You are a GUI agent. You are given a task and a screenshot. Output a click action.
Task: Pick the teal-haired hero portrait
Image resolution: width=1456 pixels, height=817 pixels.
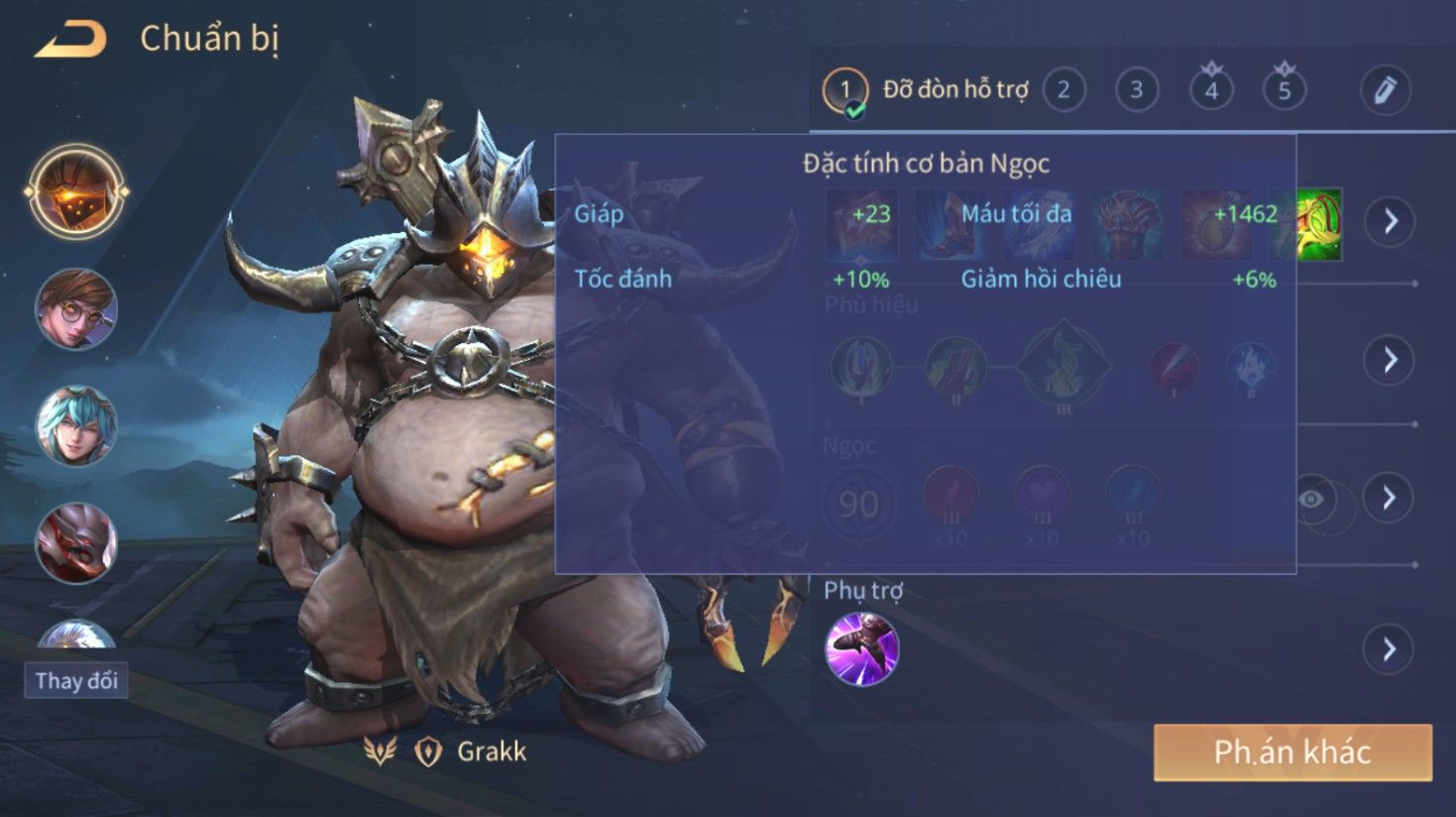point(76,426)
